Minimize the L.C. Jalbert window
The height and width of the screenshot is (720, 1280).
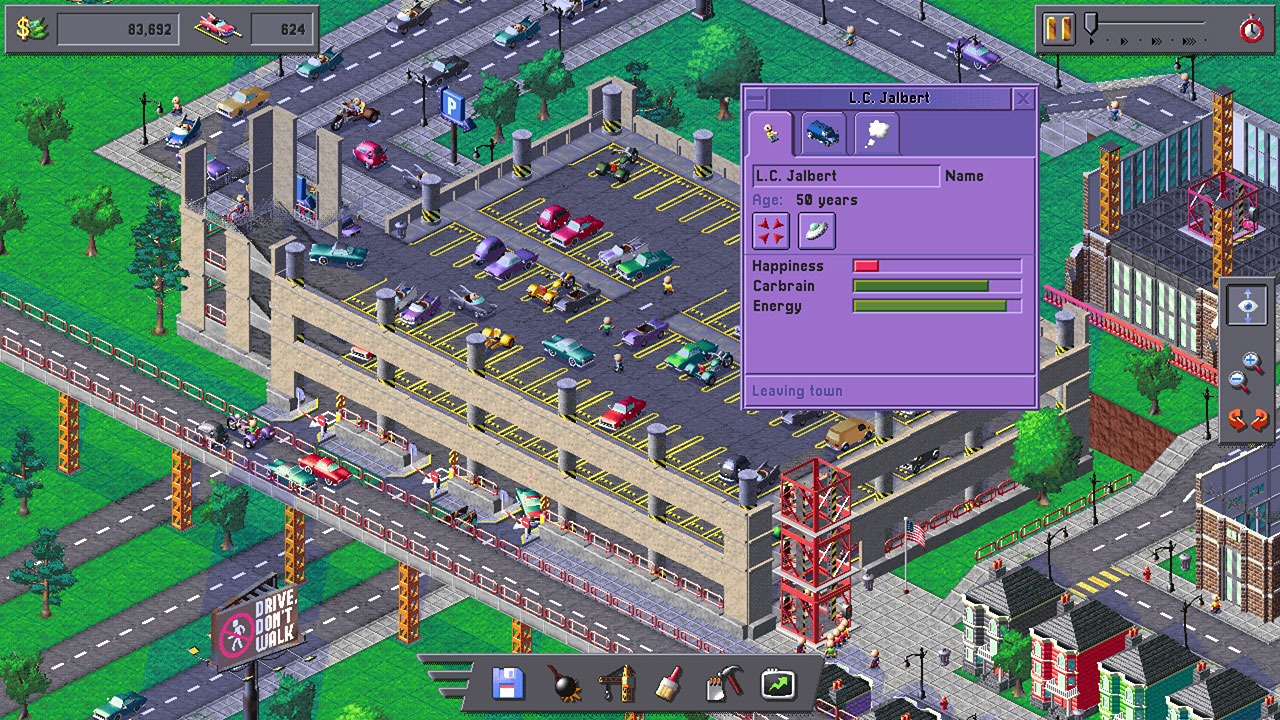click(x=757, y=98)
